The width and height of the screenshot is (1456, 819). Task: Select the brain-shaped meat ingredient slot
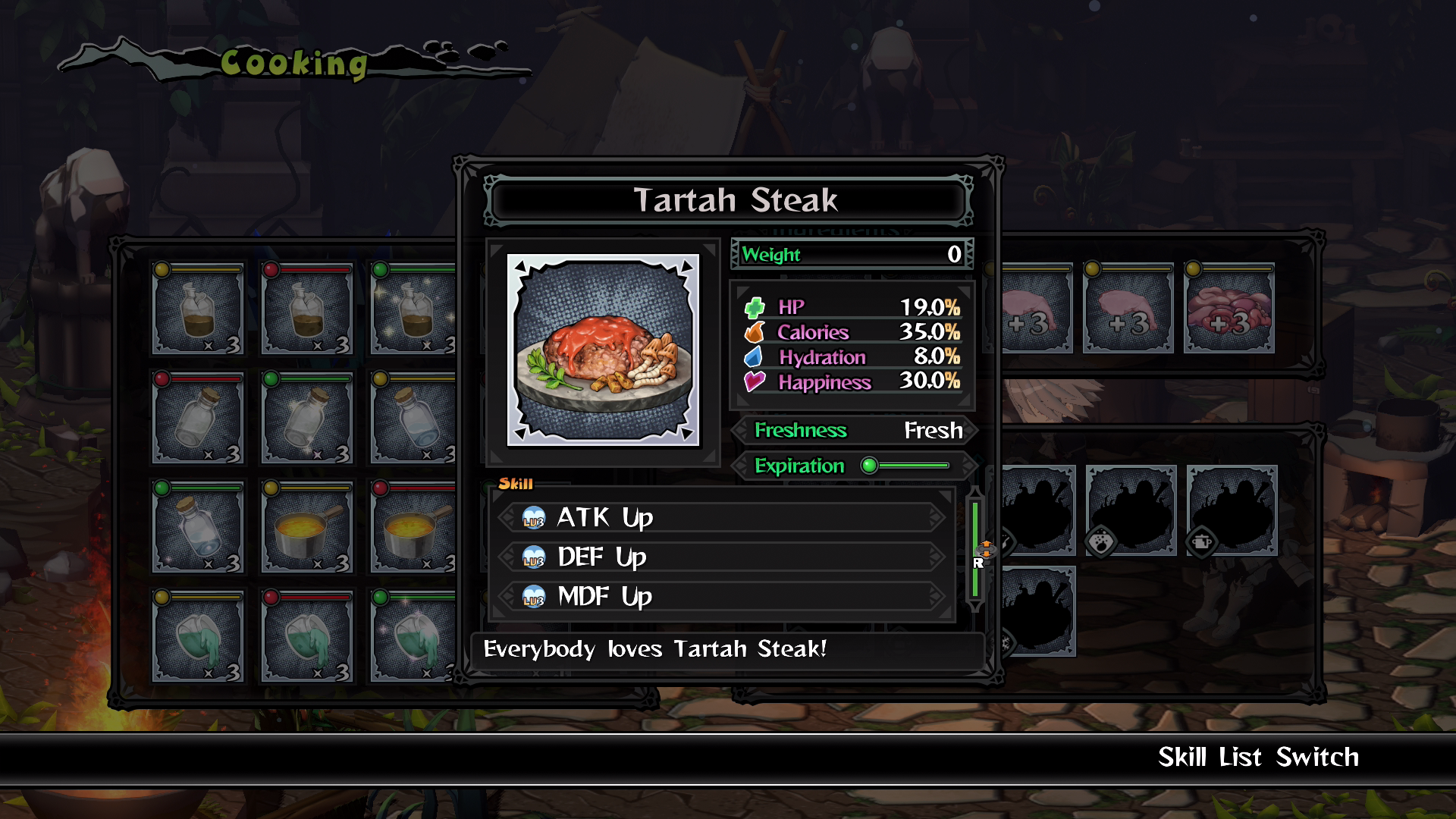[1229, 309]
